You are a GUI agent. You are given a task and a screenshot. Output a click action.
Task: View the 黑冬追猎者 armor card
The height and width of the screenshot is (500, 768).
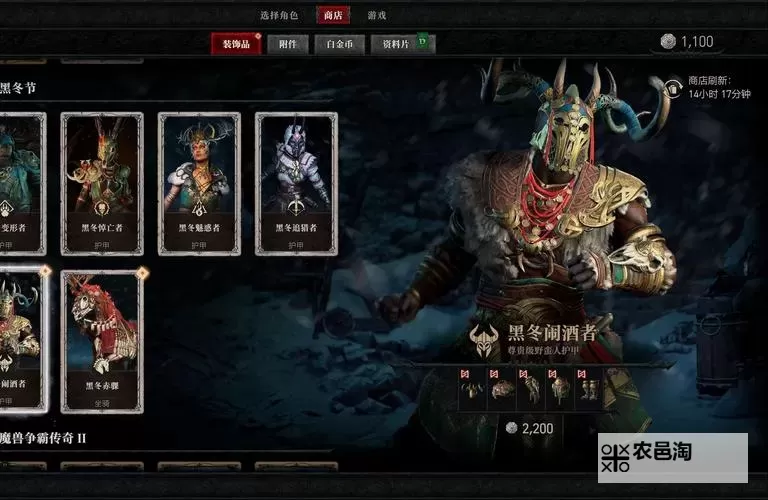tap(296, 183)
